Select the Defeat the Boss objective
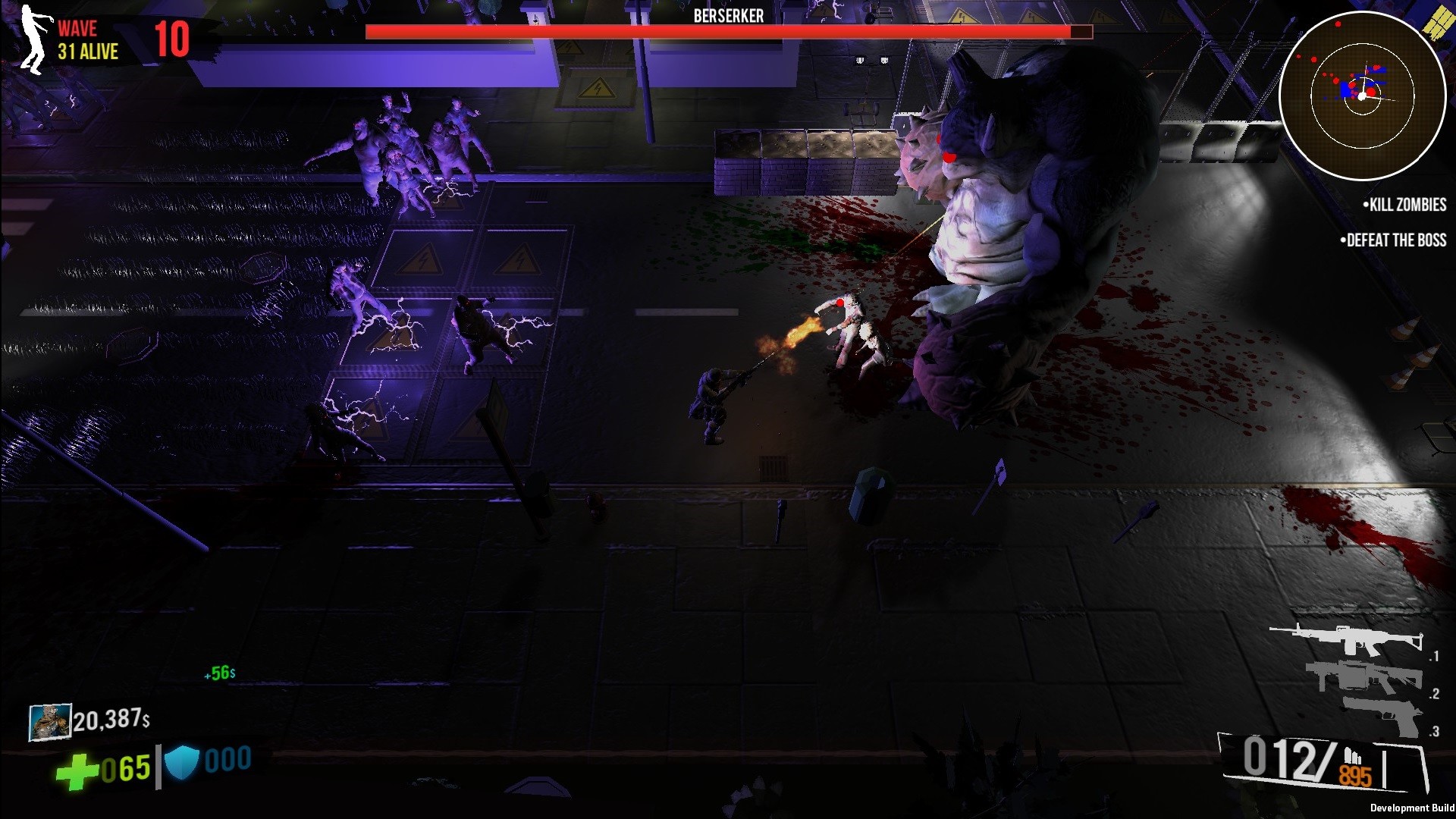This screenshot has width=1456, height=819. (x=1393, y=240)
